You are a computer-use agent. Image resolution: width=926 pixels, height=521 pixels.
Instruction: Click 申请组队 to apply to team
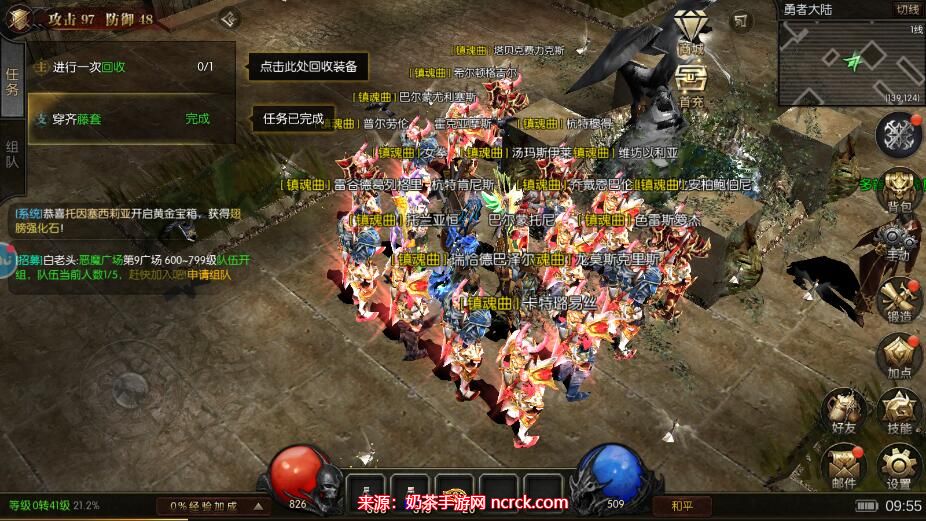pyautogui.click(x=209, y=275)
